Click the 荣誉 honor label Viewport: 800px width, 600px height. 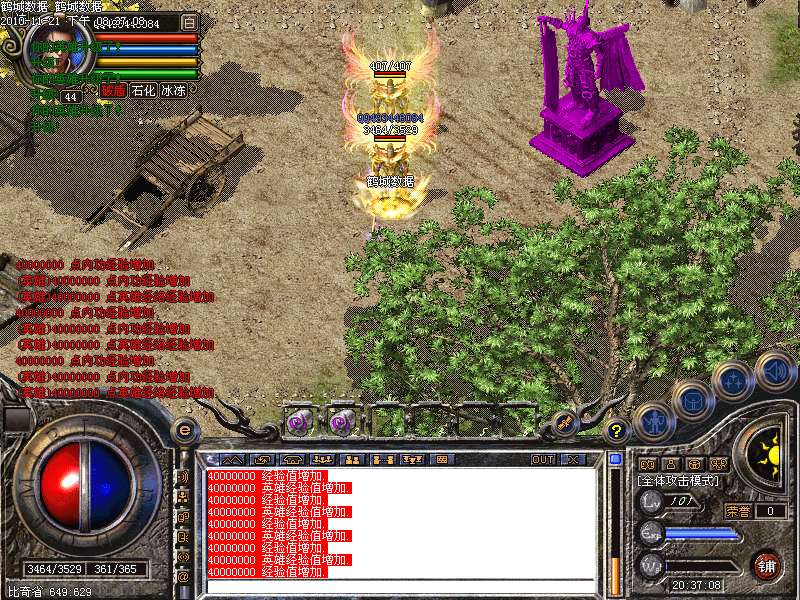738,511
